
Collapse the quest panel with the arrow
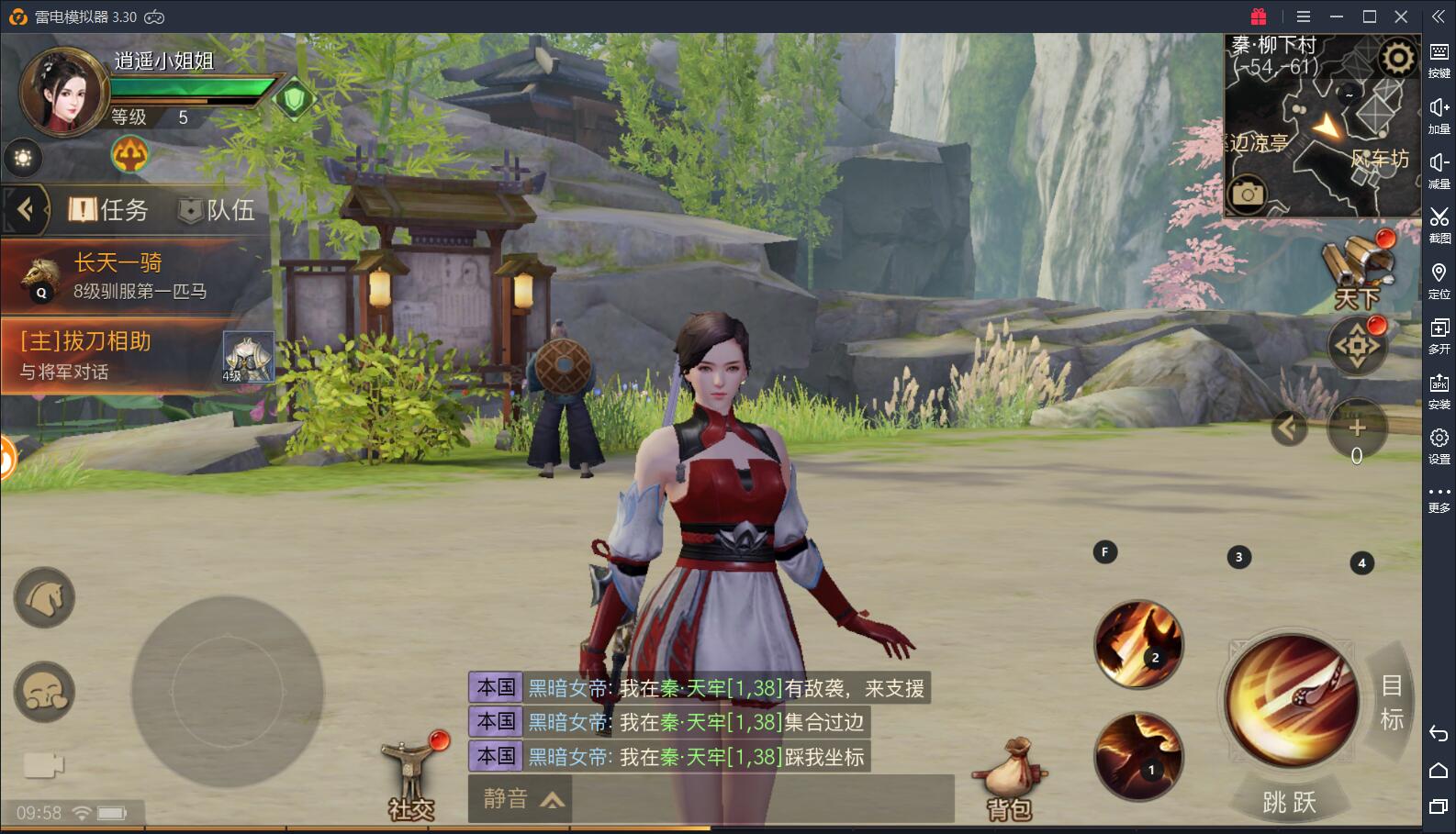pyautogui.click(x=25, y=210)
